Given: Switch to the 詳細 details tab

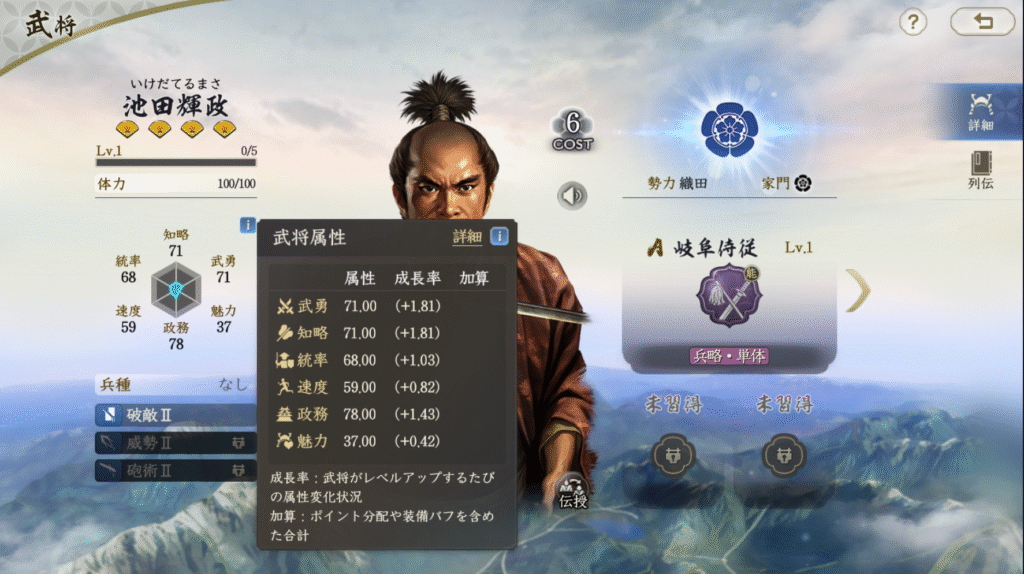Looking at the screenshot, I should tap(980, 111).
